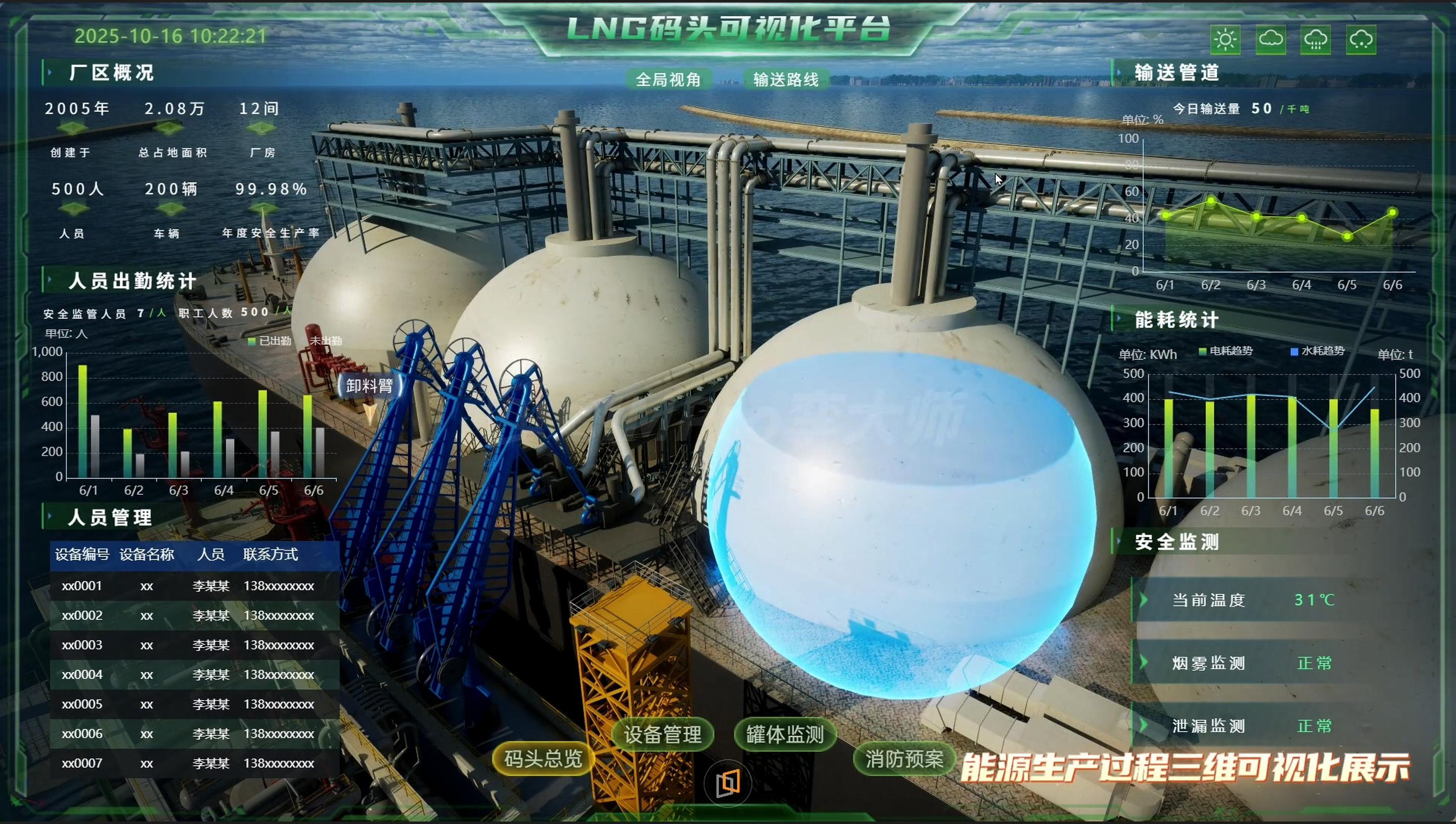Click the 卸料臂 unloading arm label
1456x824 pixels.
[370, 386]
